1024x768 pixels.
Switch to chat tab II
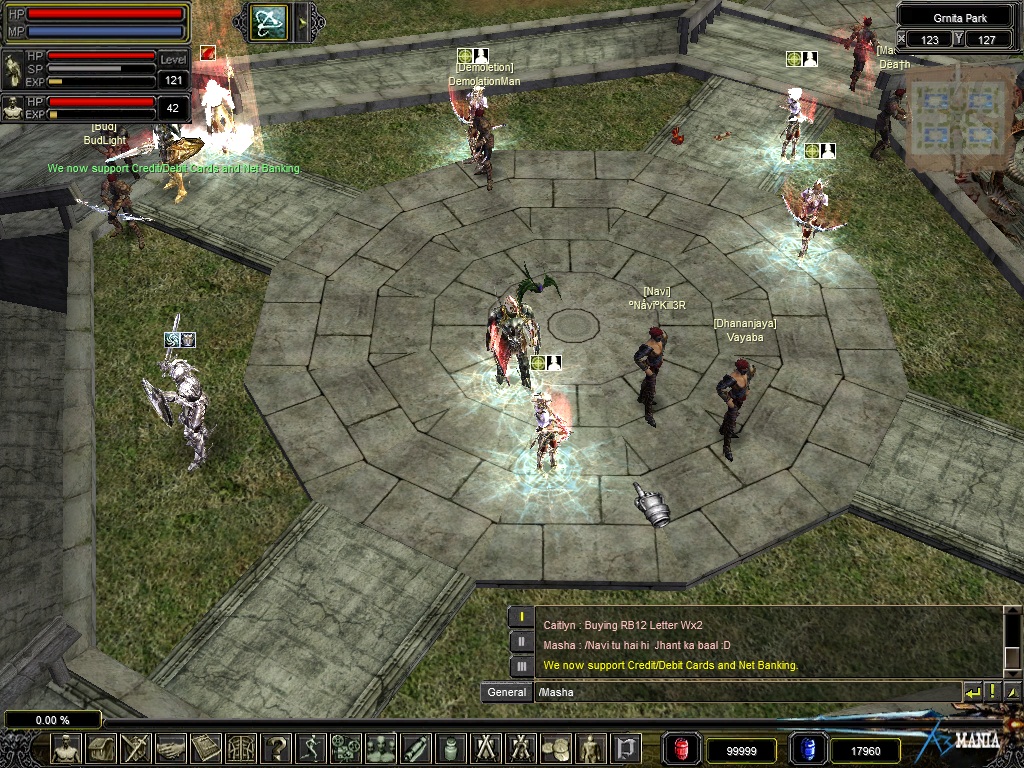[x=521, y=642]
